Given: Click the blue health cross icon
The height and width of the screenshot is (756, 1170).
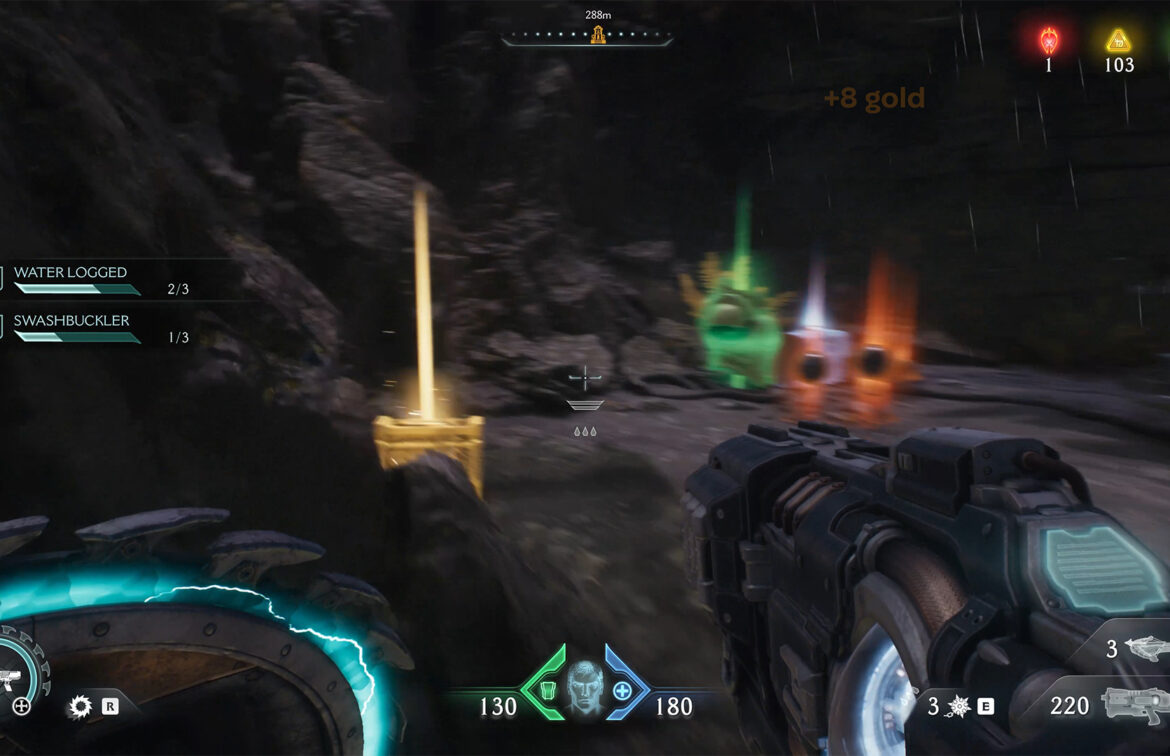Looking at the screenshot, I should [x=622, y=690].
